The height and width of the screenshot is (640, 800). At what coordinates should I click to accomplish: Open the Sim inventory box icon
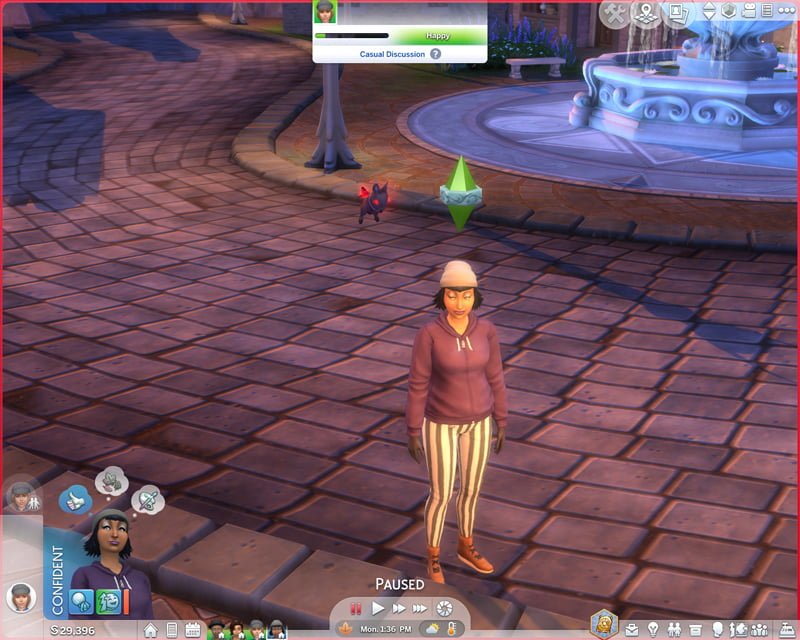[x=695, y=630]
